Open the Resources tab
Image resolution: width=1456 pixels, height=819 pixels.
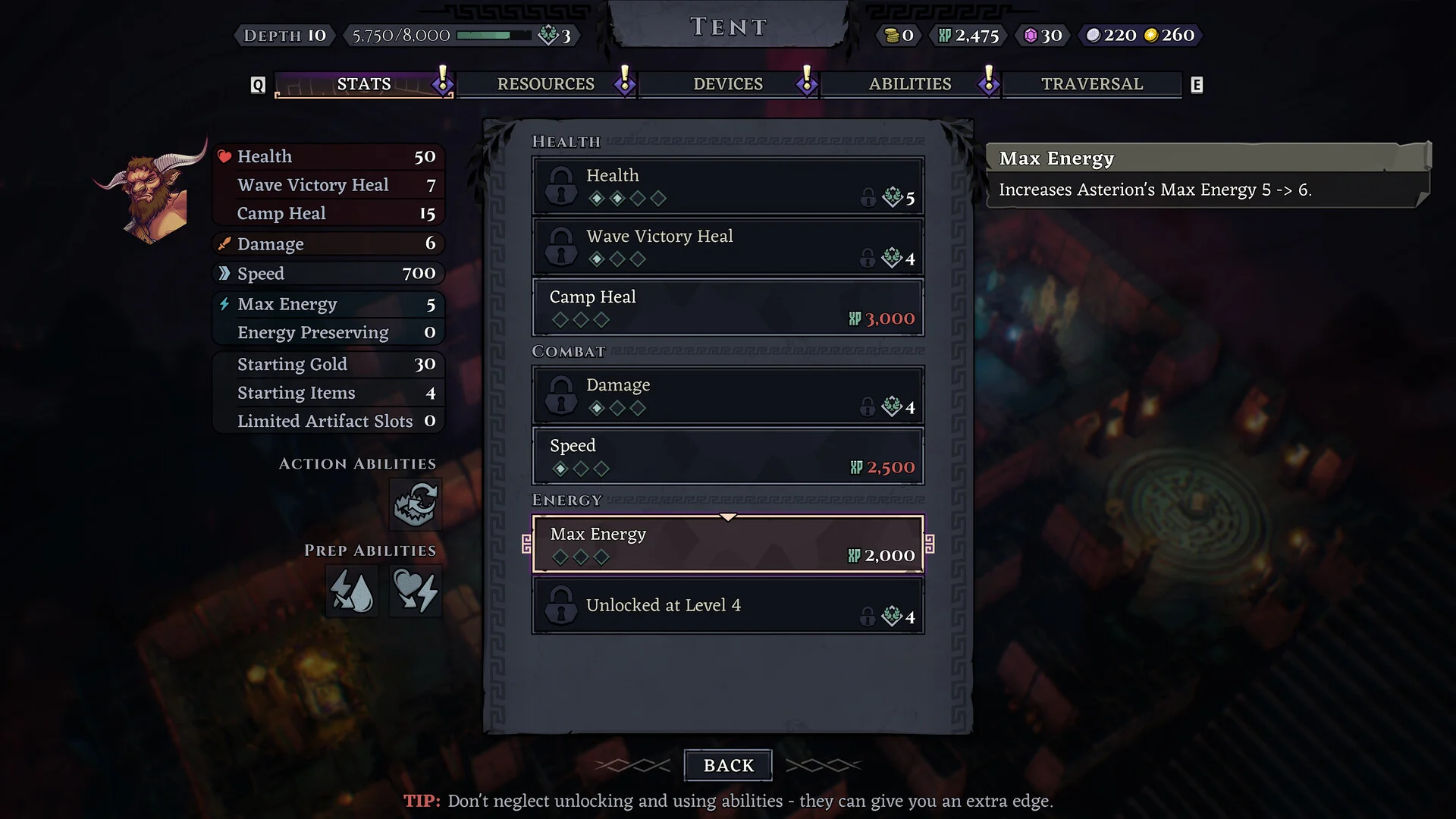545,84
